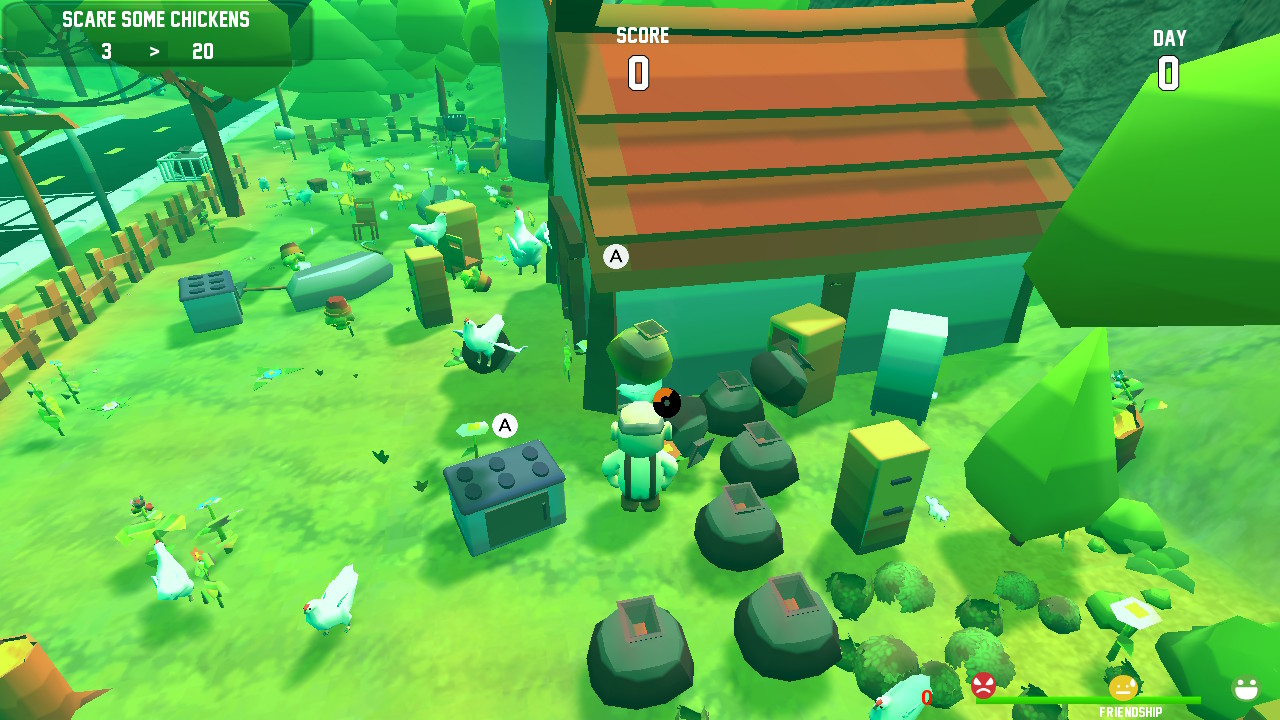1280x720 pixels.
Task: Click the red angry face icon
Action: (x=981, y=686)
